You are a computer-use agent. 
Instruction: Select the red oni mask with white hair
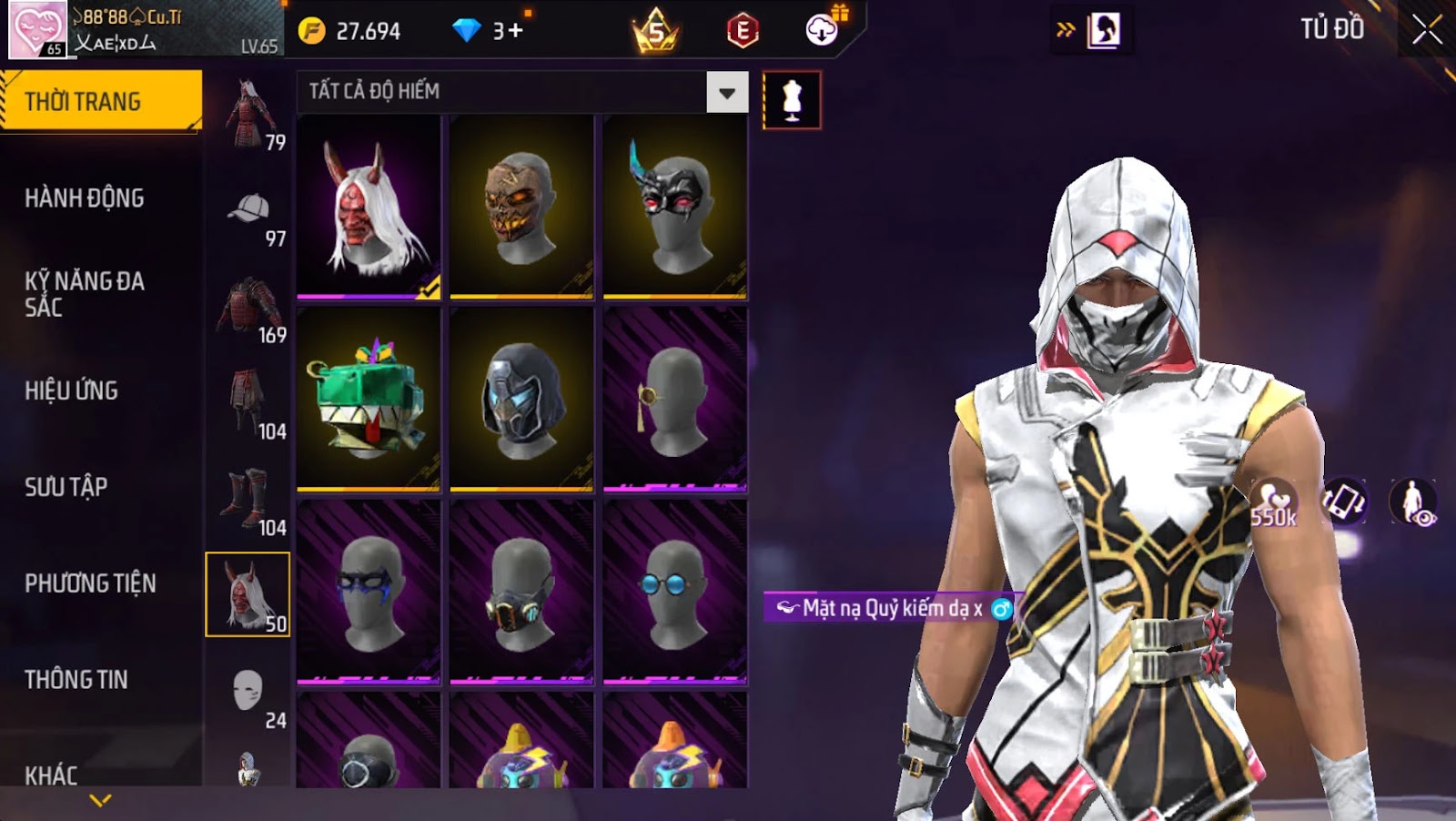(369, 207)
